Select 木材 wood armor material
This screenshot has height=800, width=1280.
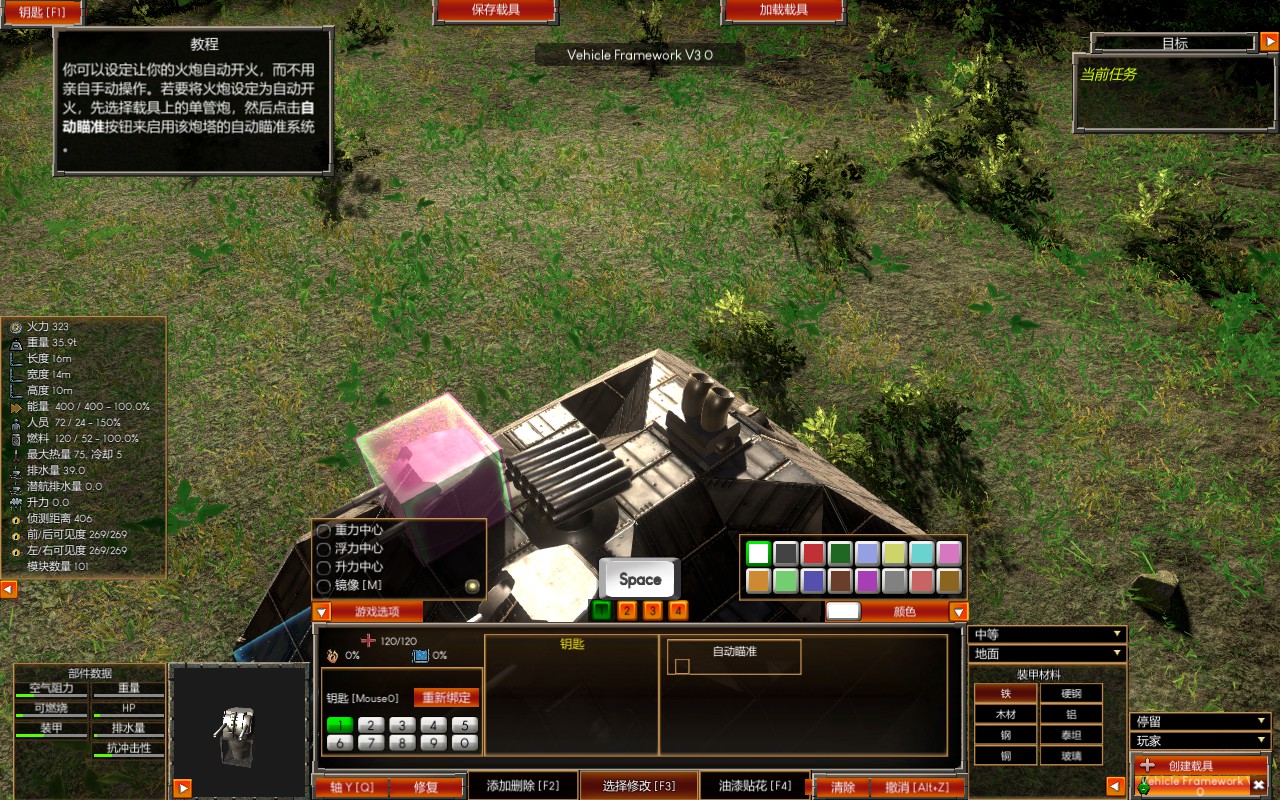(1005, 714)
